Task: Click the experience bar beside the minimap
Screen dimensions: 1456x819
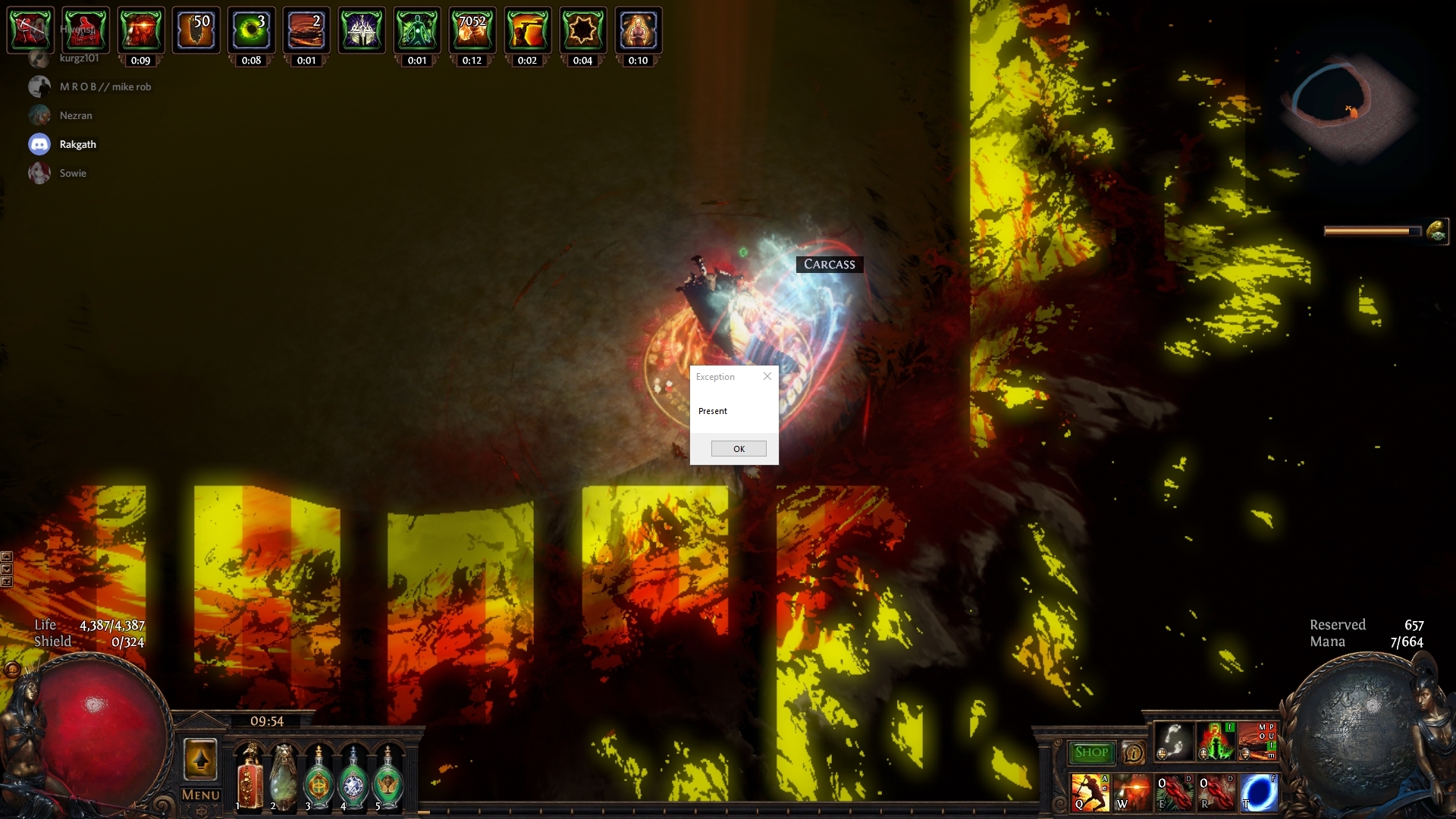Action: pyautogui.click(x=1371, y=231)
